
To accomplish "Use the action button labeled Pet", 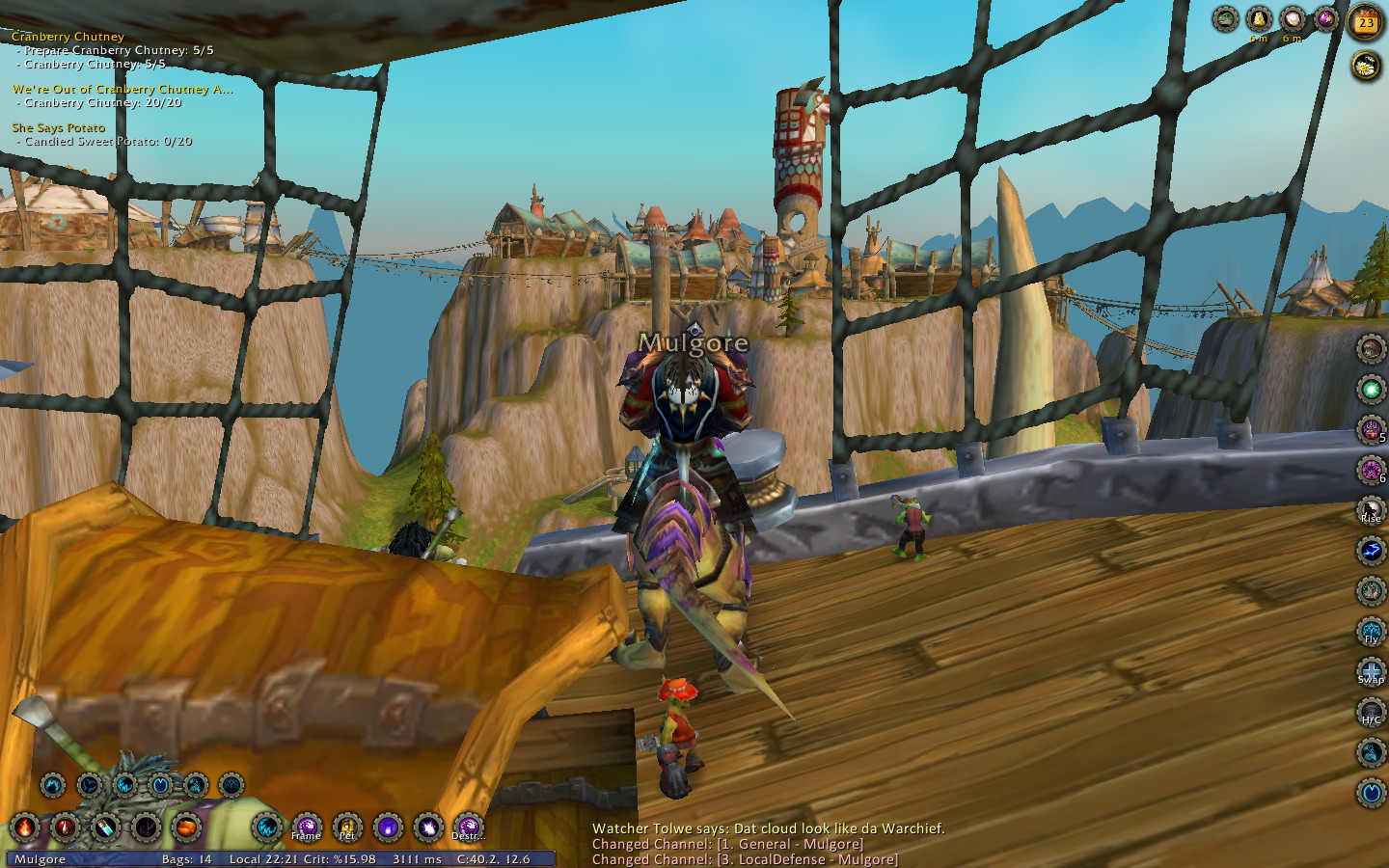I will (x=347, y=827).
